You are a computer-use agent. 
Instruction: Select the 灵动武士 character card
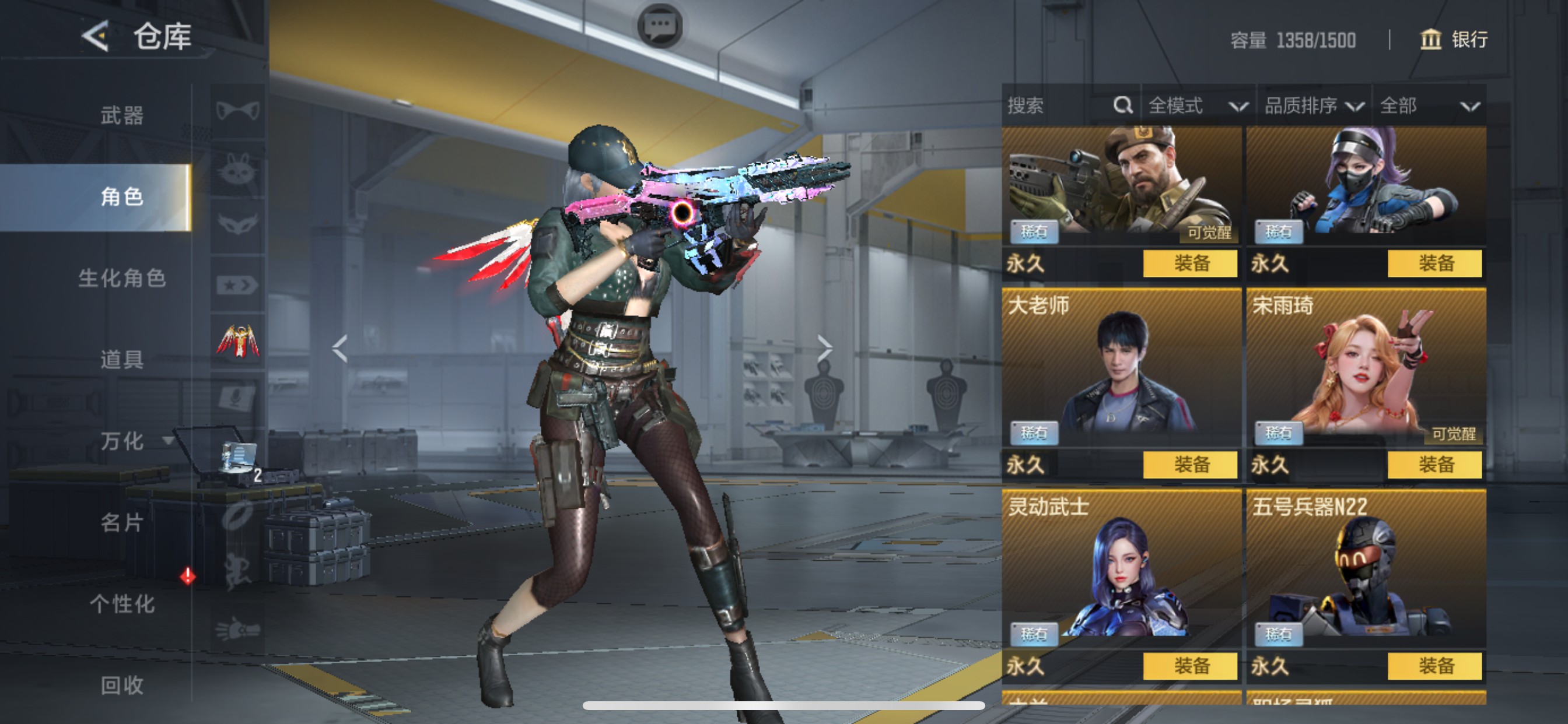pos(1121,569)
